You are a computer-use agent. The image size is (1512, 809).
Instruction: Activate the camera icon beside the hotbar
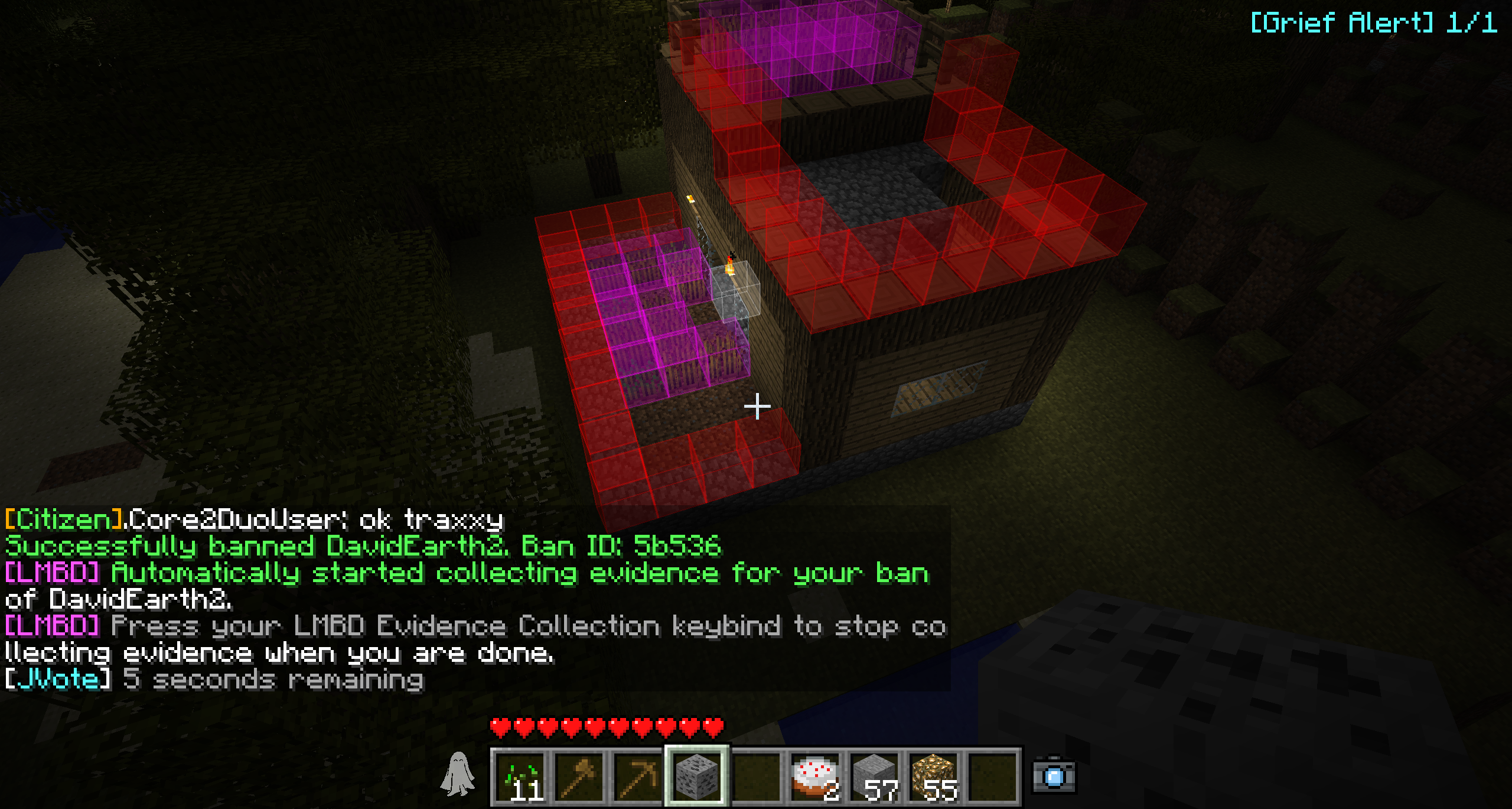(1054, 776)
